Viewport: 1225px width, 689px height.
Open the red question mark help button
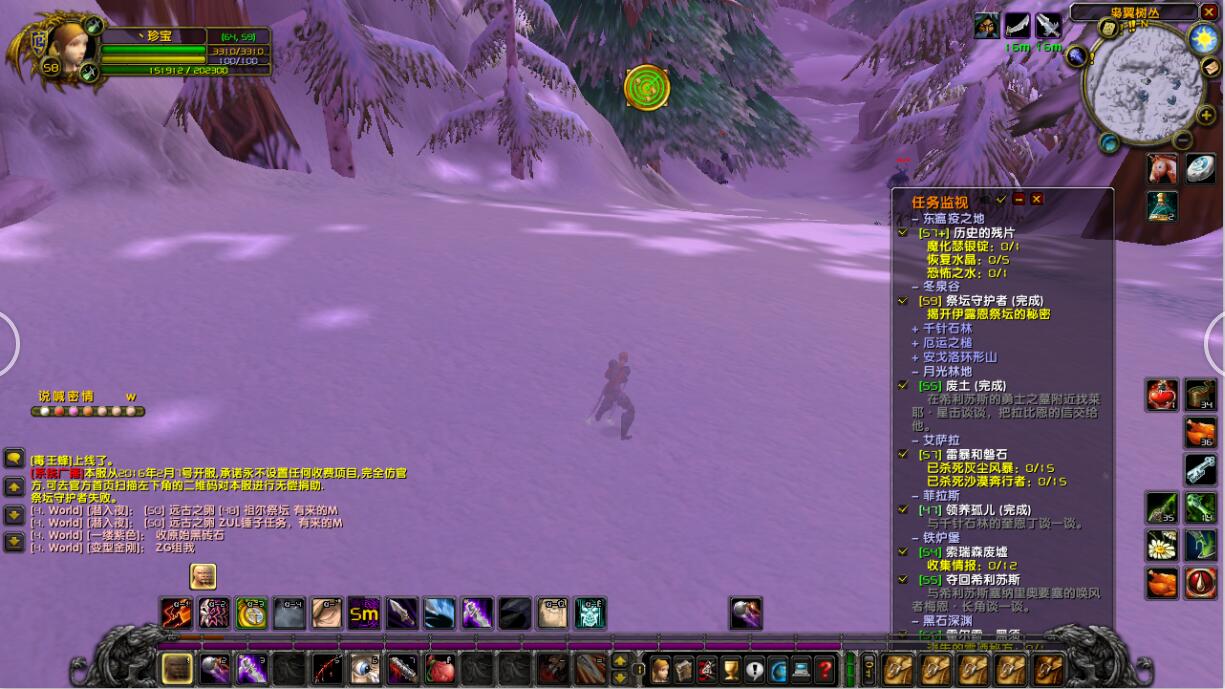coord(825,669)
